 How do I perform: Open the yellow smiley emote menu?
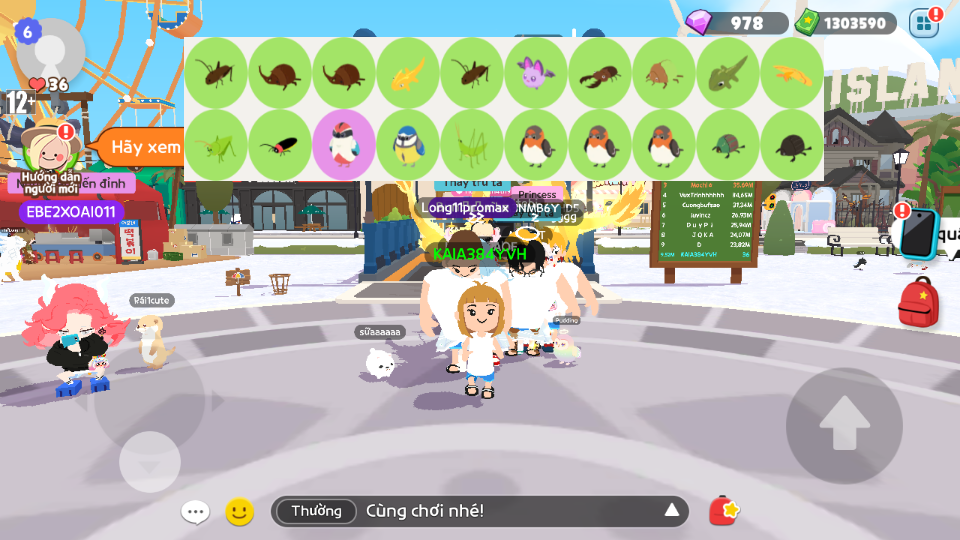[239, 512]
